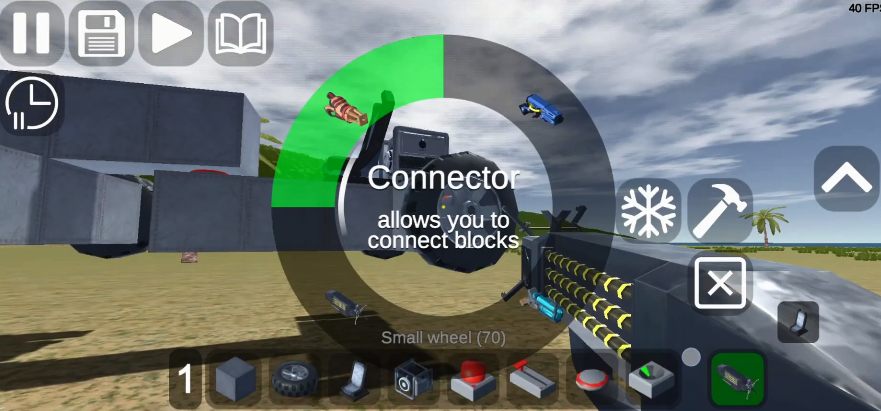Select the dark tool in the wheel's lower-left segment
881x411 pixels.
(x=342, y=301)
